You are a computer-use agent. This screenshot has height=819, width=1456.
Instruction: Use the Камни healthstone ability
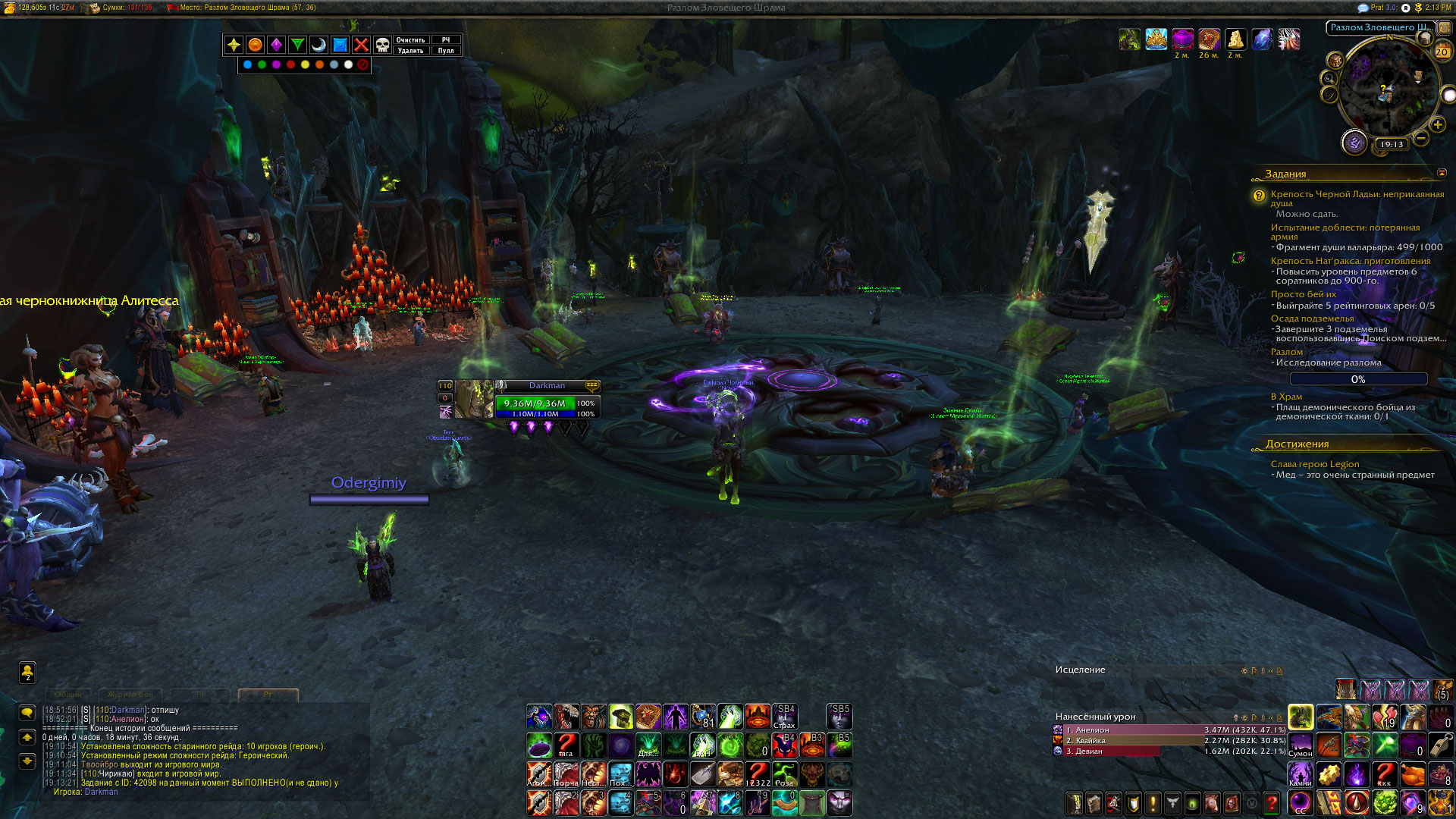(1300, 773)
